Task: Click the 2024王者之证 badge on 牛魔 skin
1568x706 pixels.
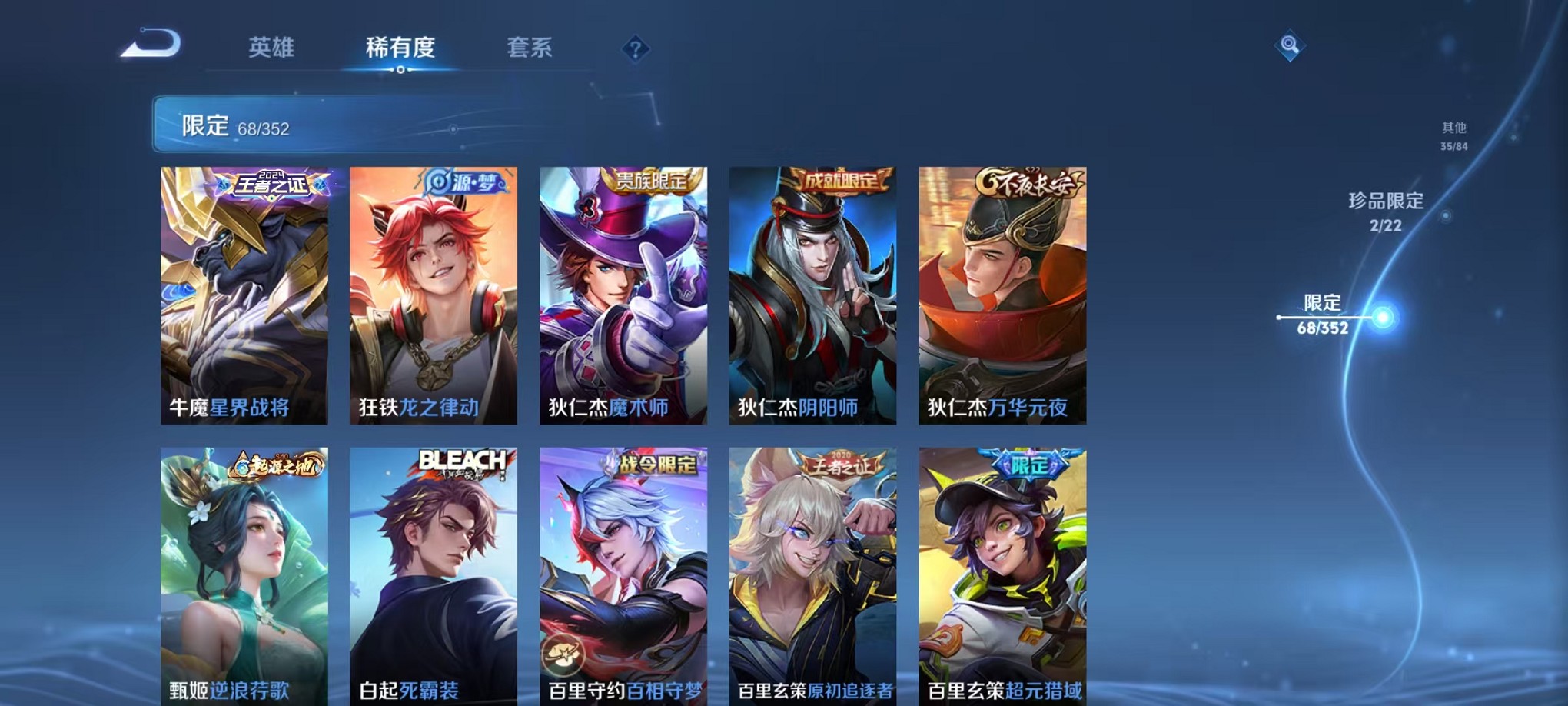Action: [x=272, y=183]
